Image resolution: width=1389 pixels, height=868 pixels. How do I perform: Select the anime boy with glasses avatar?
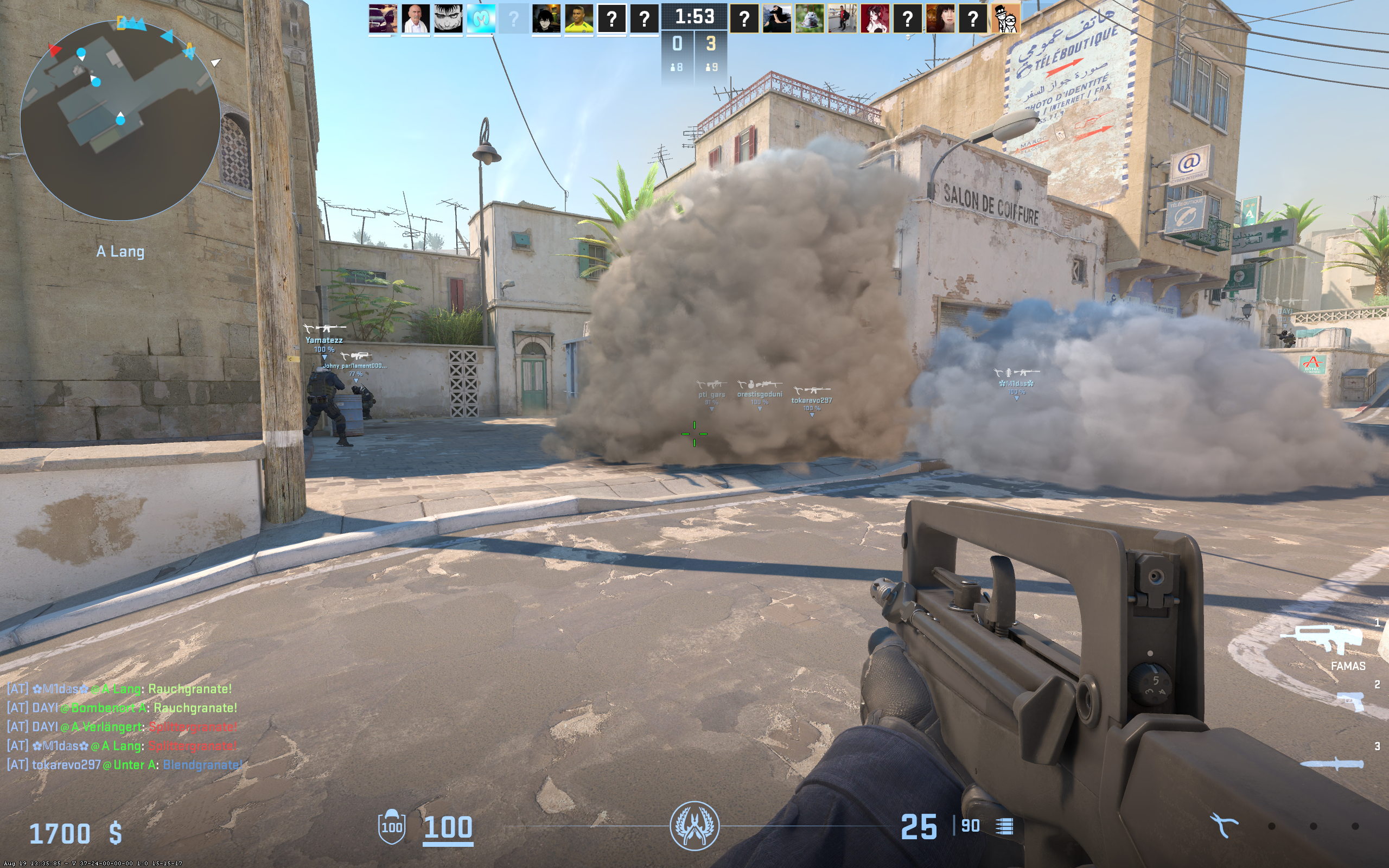pos(546,19)
